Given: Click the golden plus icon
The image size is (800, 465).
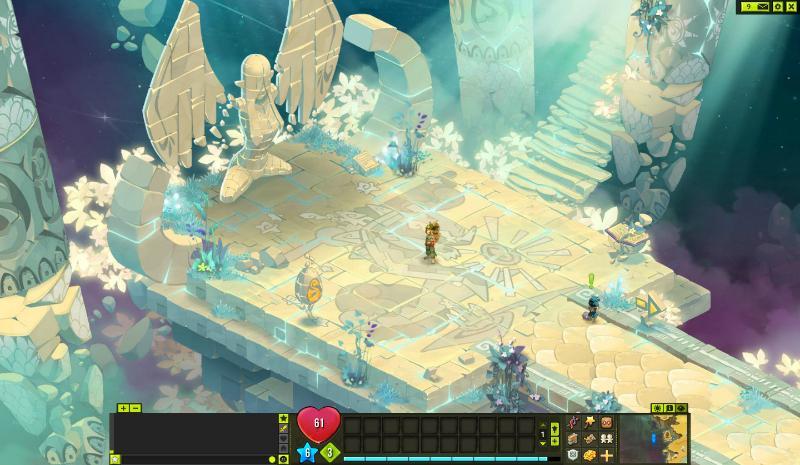Looking at the screenshot, I should (606, 455).
